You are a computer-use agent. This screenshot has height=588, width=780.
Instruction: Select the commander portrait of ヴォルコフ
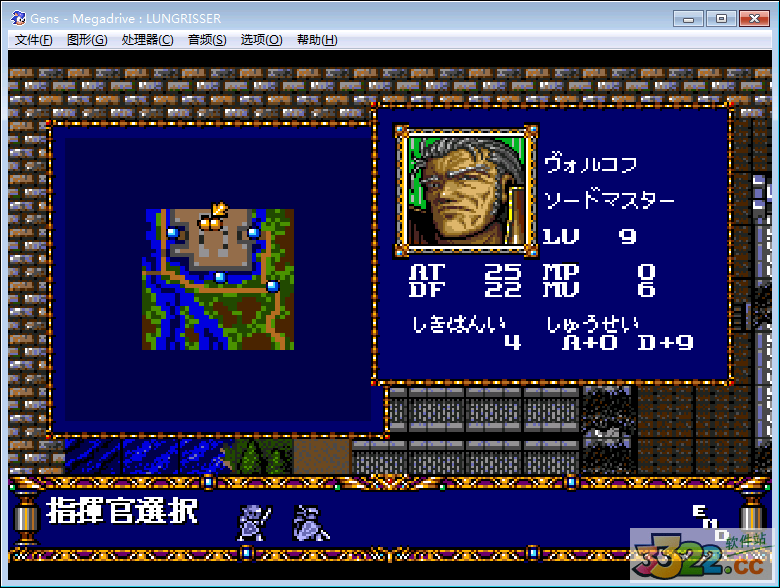(x=464, y=190)
